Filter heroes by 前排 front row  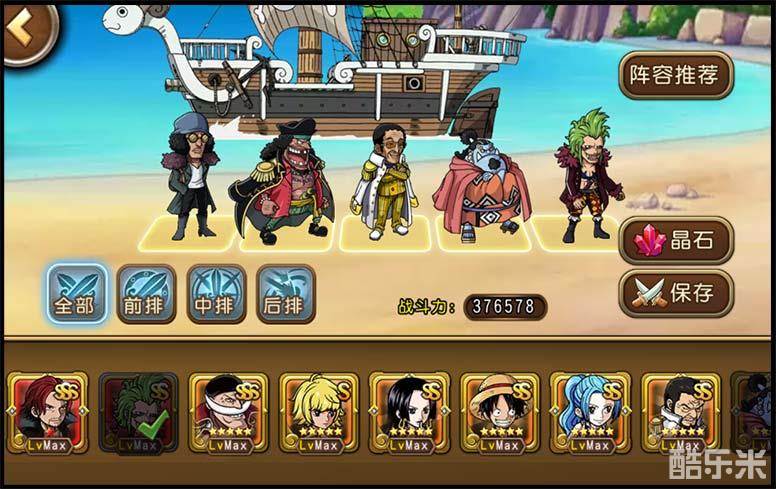coord(146,294)
